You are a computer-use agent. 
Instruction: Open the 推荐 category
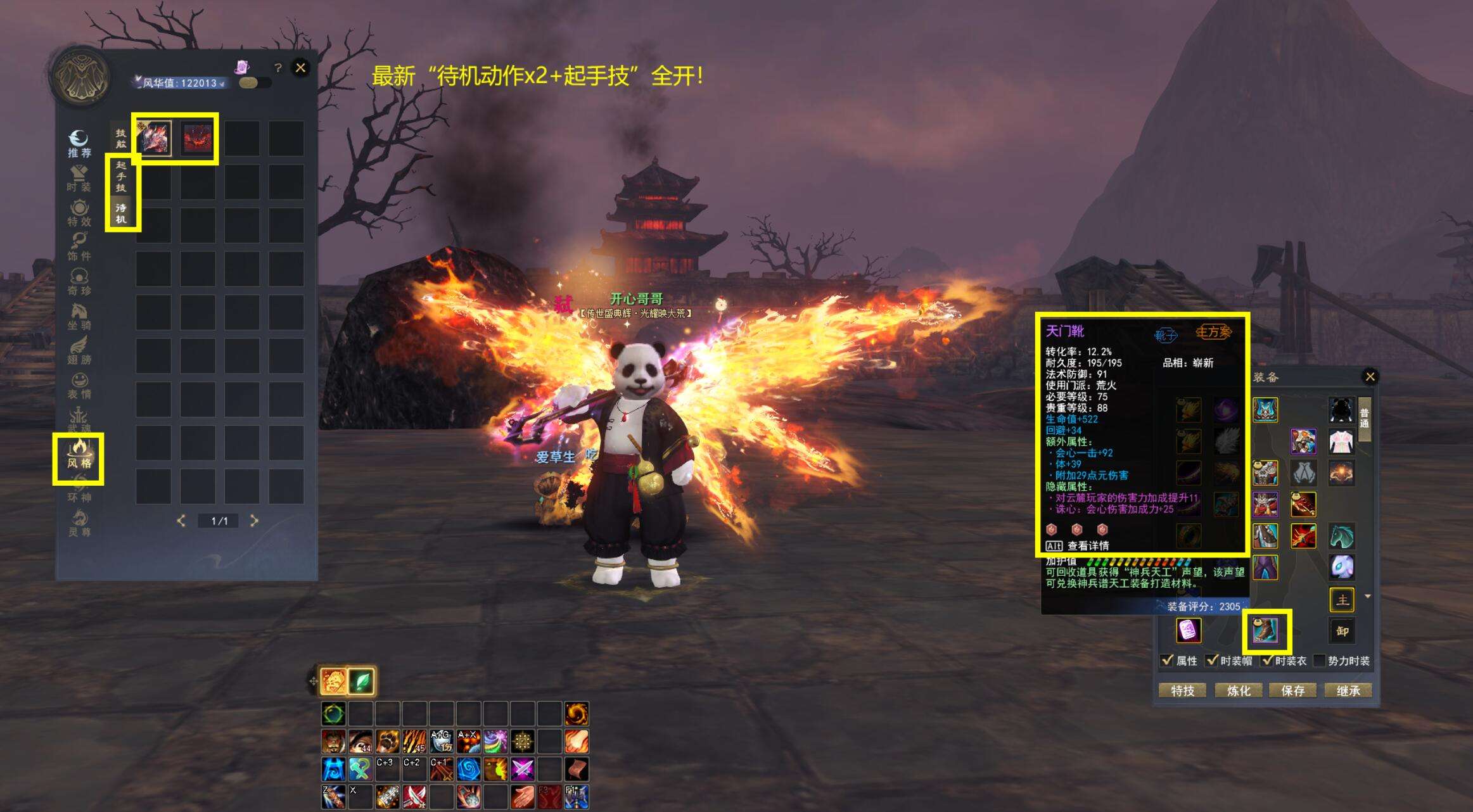click(x=79, y=144)
